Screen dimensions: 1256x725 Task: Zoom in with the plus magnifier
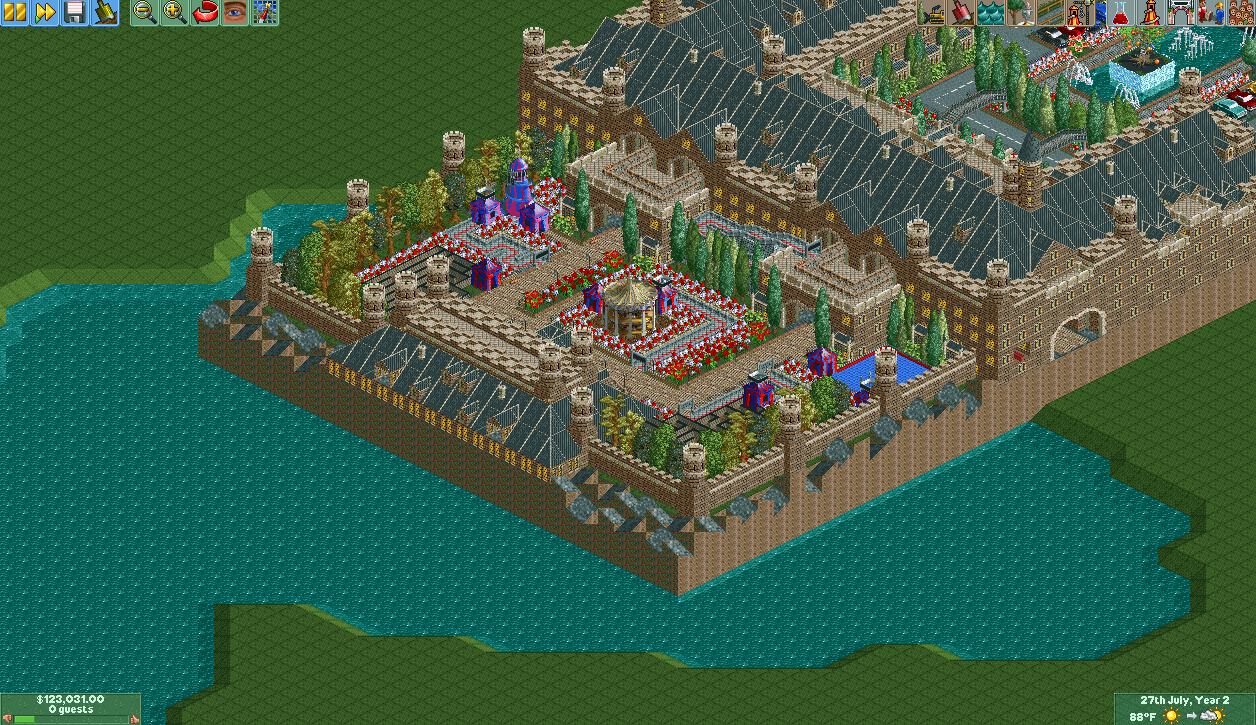coord(175,13)
